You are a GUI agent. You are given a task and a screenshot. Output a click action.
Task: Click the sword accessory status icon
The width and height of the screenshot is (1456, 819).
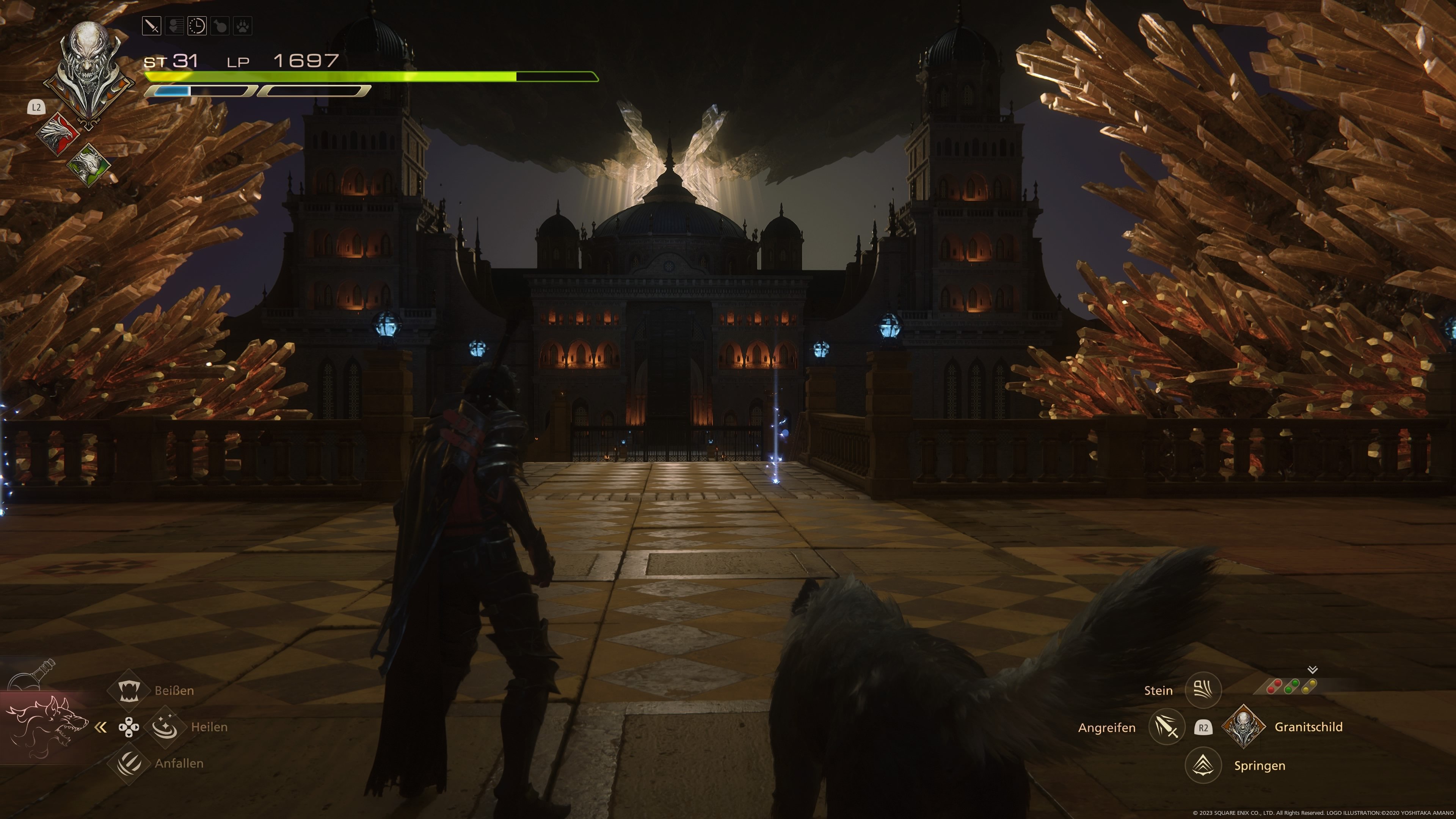pos(152,26)
